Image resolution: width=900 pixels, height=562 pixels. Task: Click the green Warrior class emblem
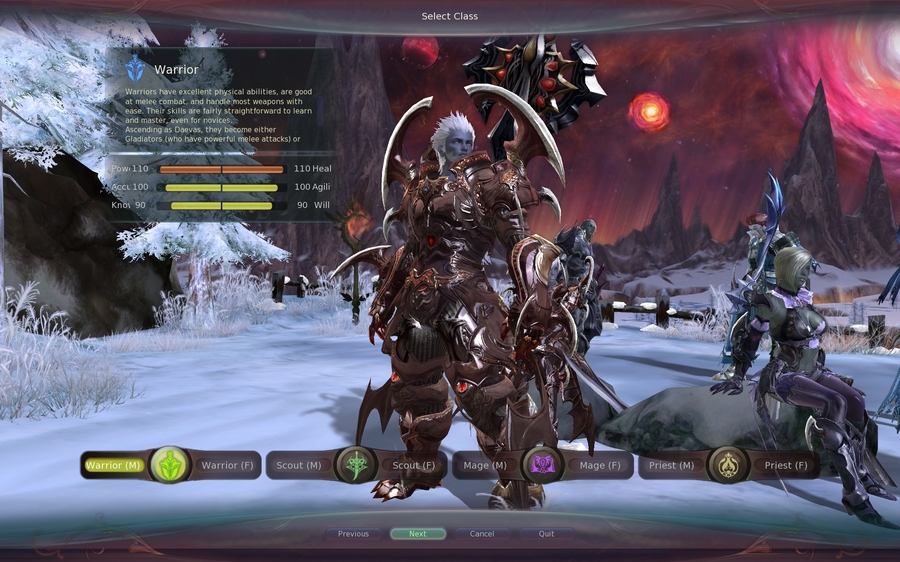[x=170, y=465]
